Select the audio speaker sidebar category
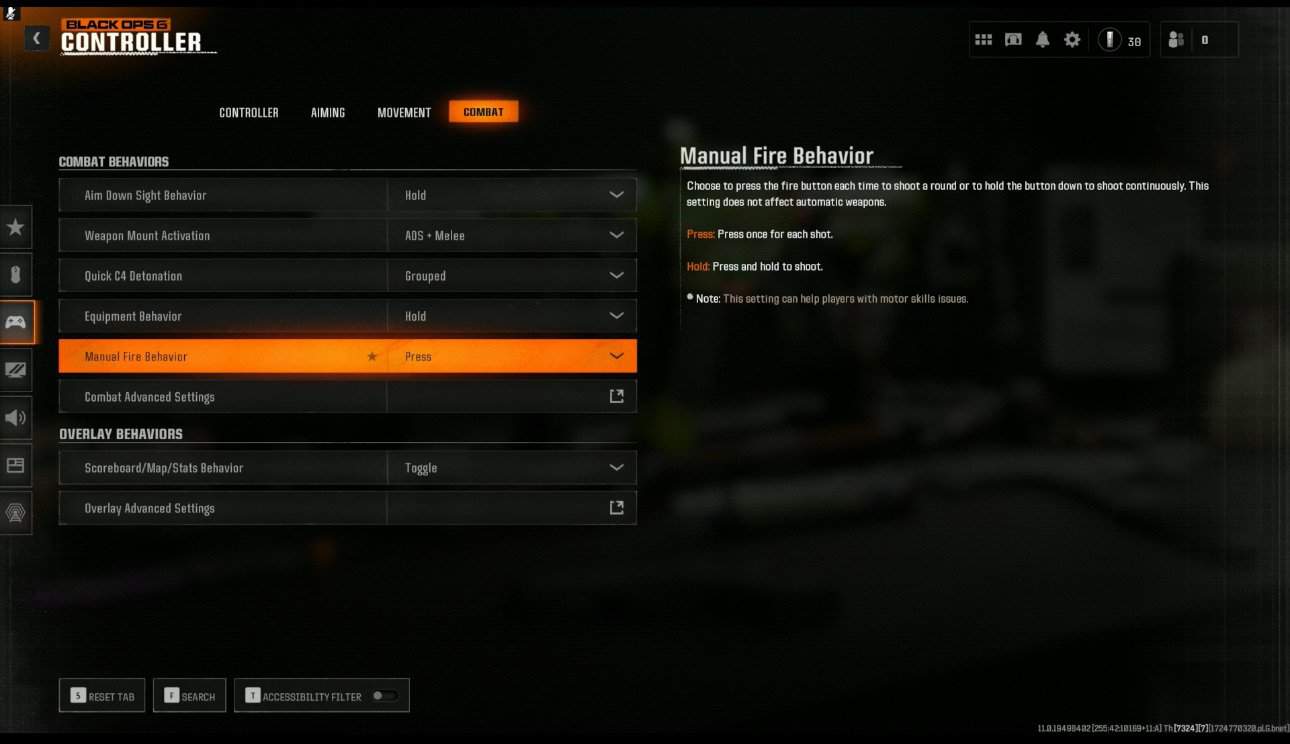 coord(16,417)
